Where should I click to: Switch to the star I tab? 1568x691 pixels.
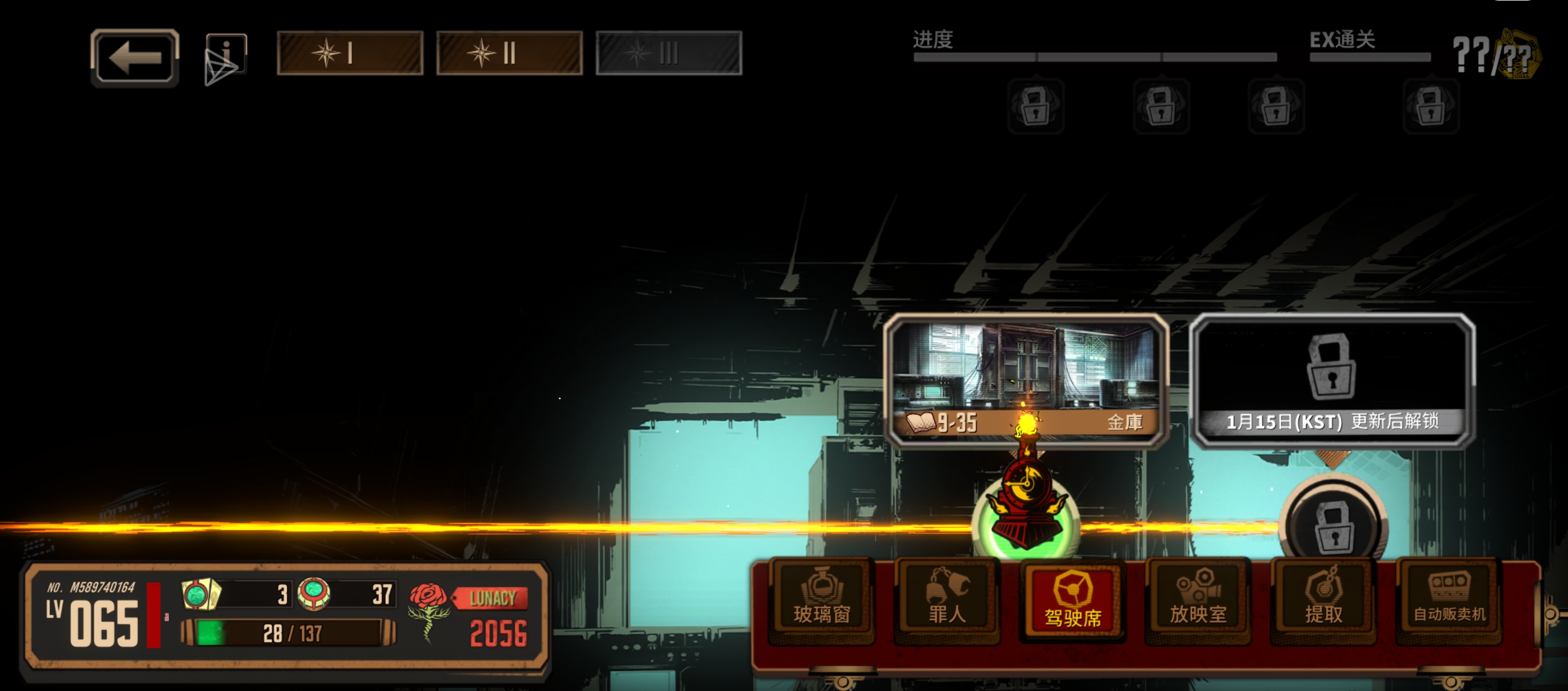tap(350, 54)
